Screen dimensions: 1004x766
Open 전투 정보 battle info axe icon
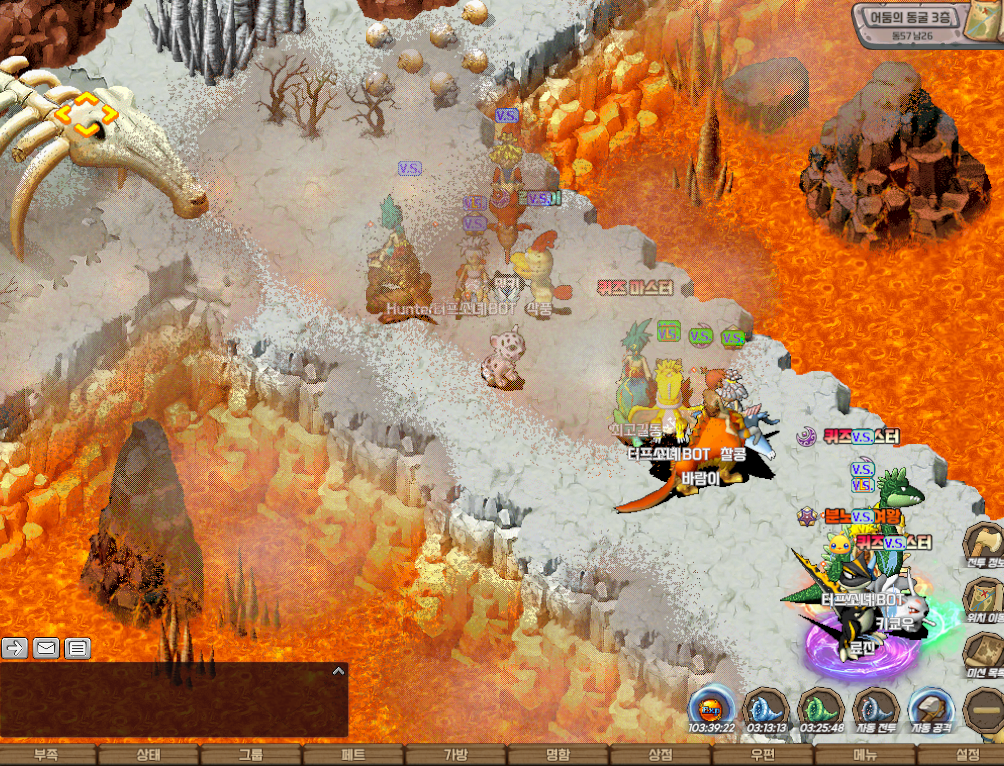(983, 546)
